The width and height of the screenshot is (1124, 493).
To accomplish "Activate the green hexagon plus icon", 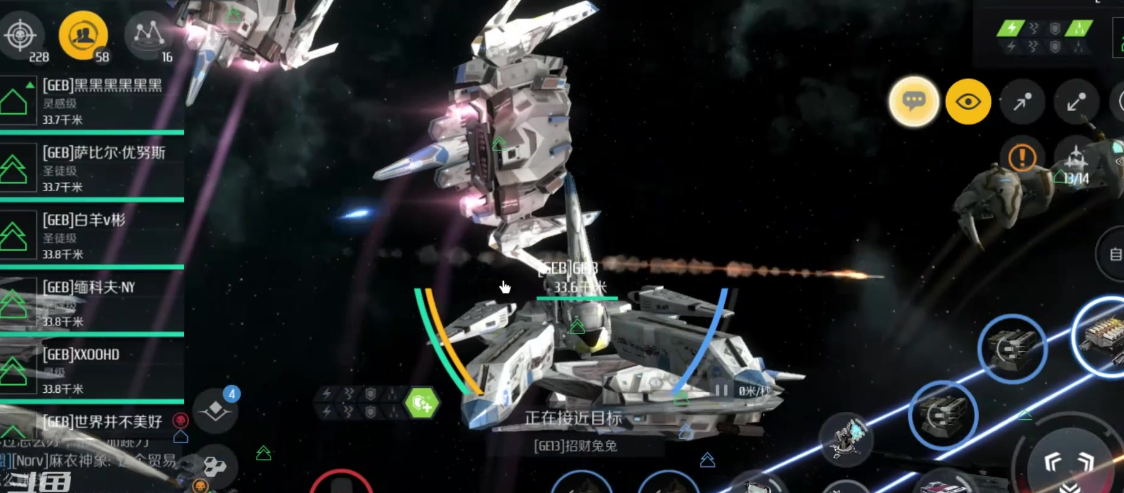I will click(422, 403).
